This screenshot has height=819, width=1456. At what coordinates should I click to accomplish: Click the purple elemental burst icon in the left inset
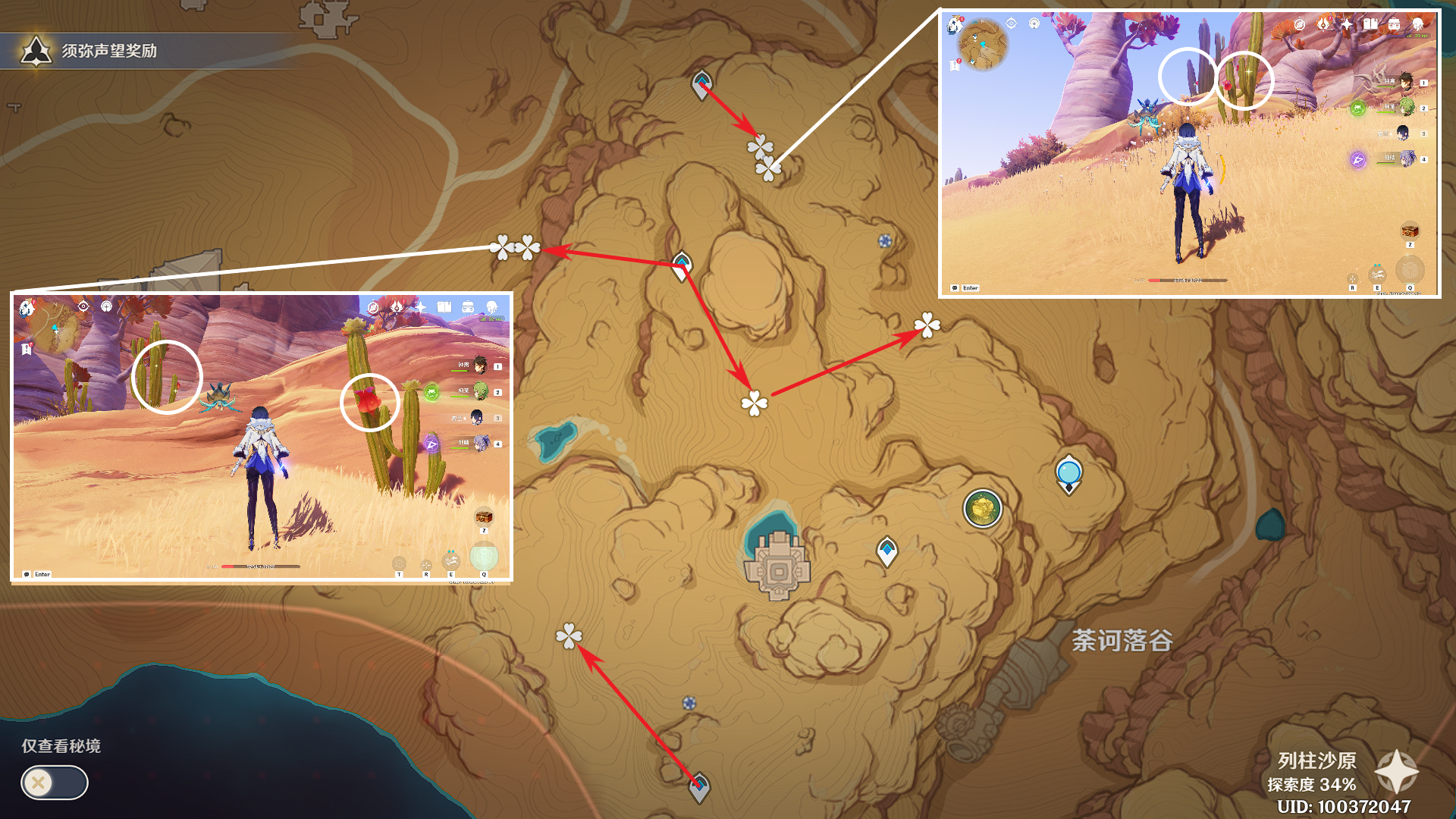click(431, 444)
